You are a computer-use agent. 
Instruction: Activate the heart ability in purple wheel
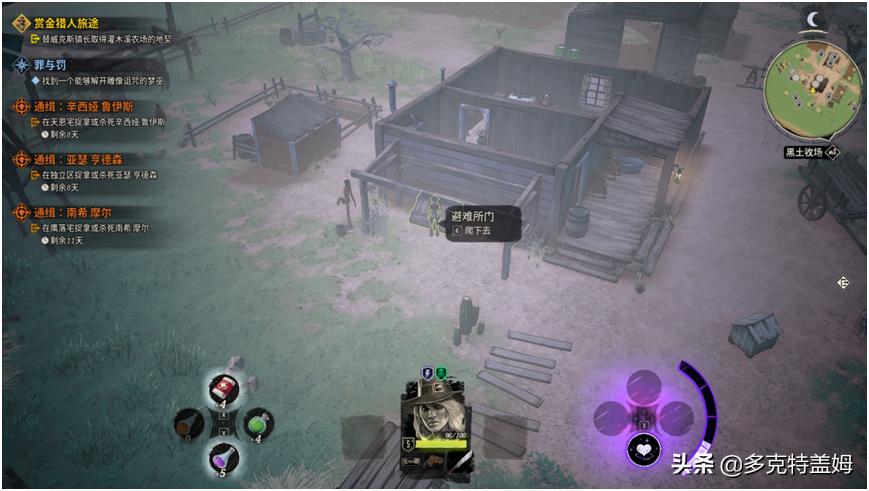[644, 450]
